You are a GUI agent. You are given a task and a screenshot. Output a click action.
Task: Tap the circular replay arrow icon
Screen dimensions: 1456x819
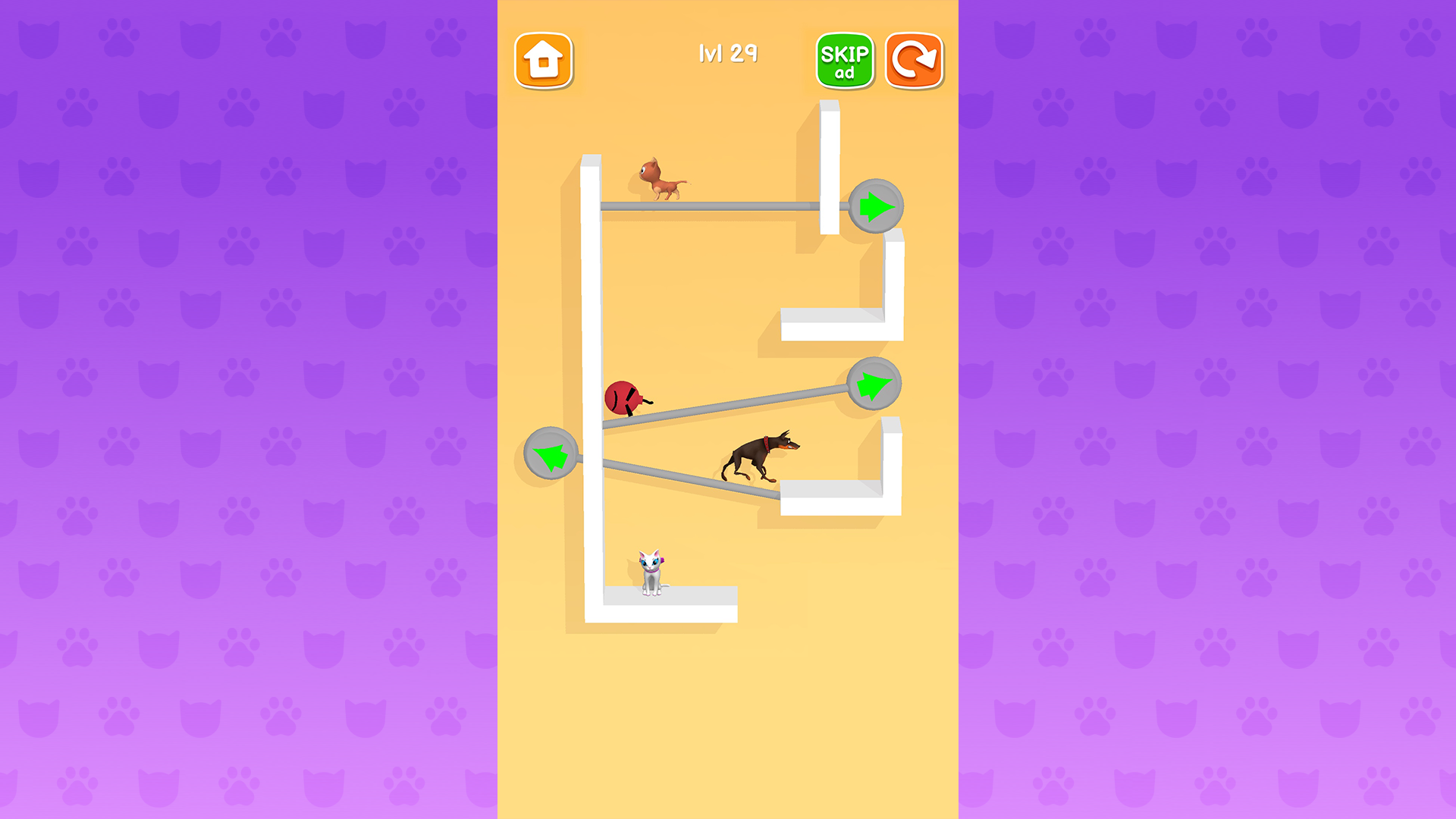pyautogui.click(x=914, y=61)
